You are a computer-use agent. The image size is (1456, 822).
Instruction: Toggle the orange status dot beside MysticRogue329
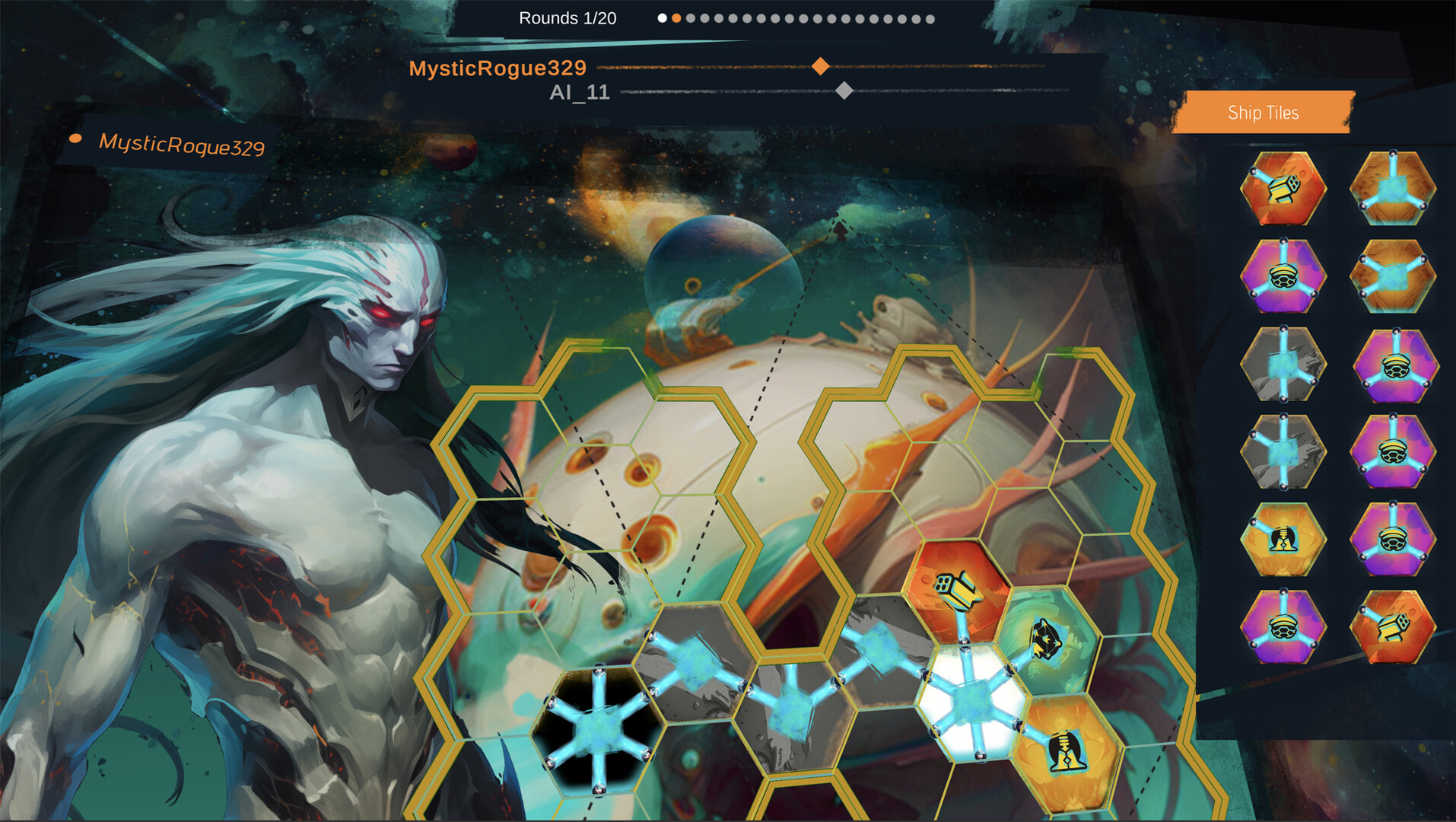(x=75, y=139)
